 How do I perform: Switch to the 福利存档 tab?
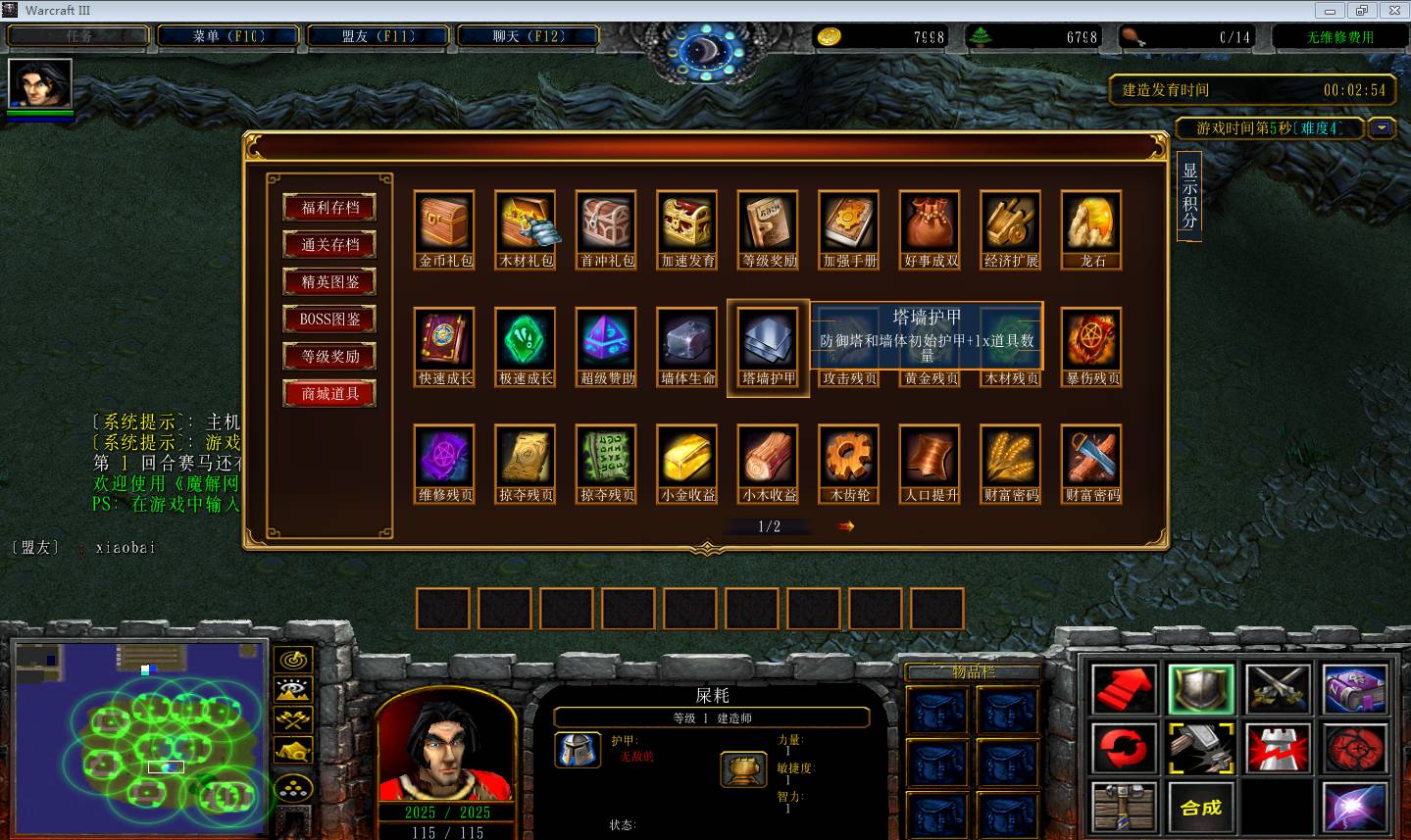329,208
